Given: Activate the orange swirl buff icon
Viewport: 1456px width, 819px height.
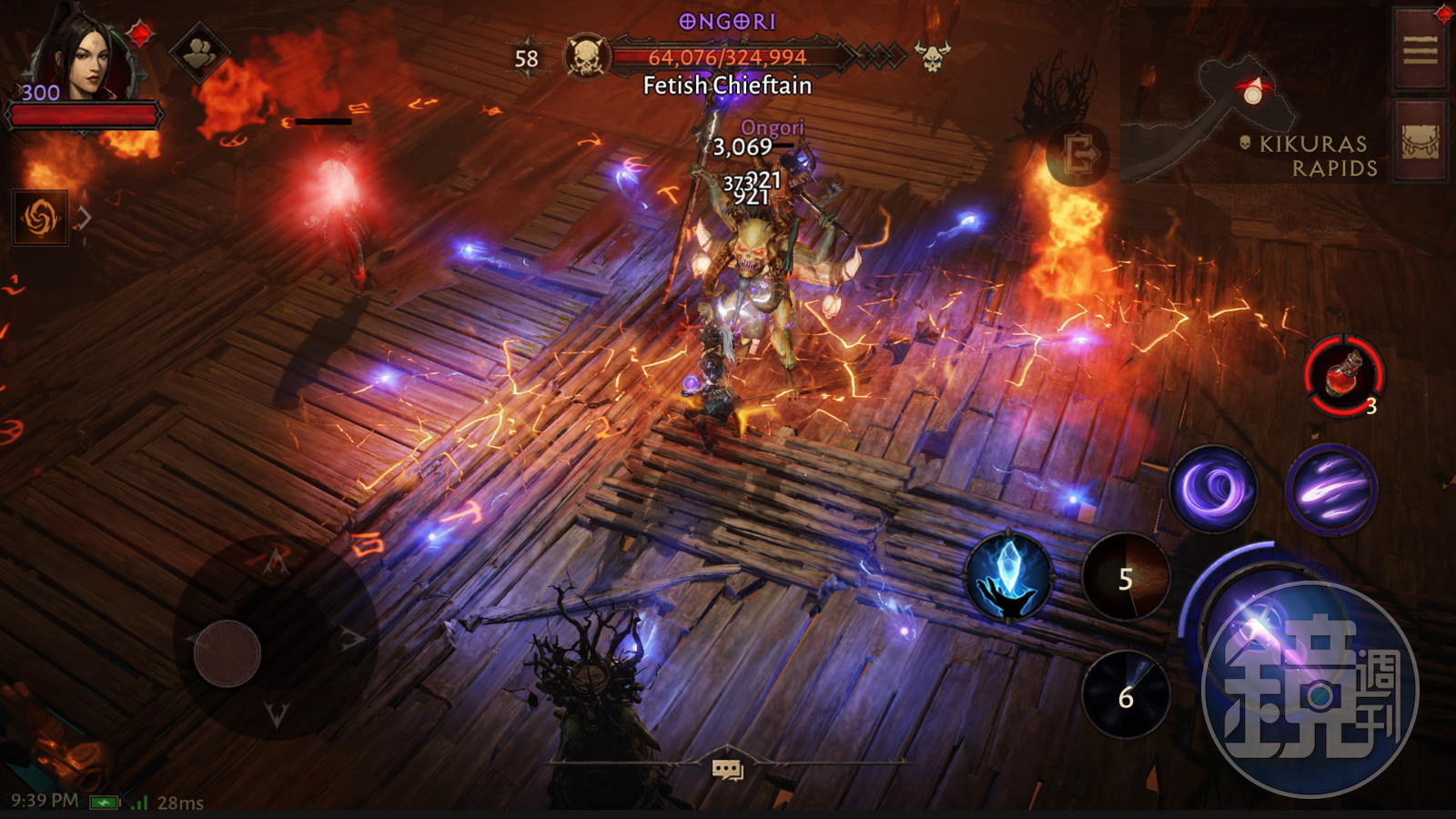Looking at the screenshot, I should tap(40, 217).
